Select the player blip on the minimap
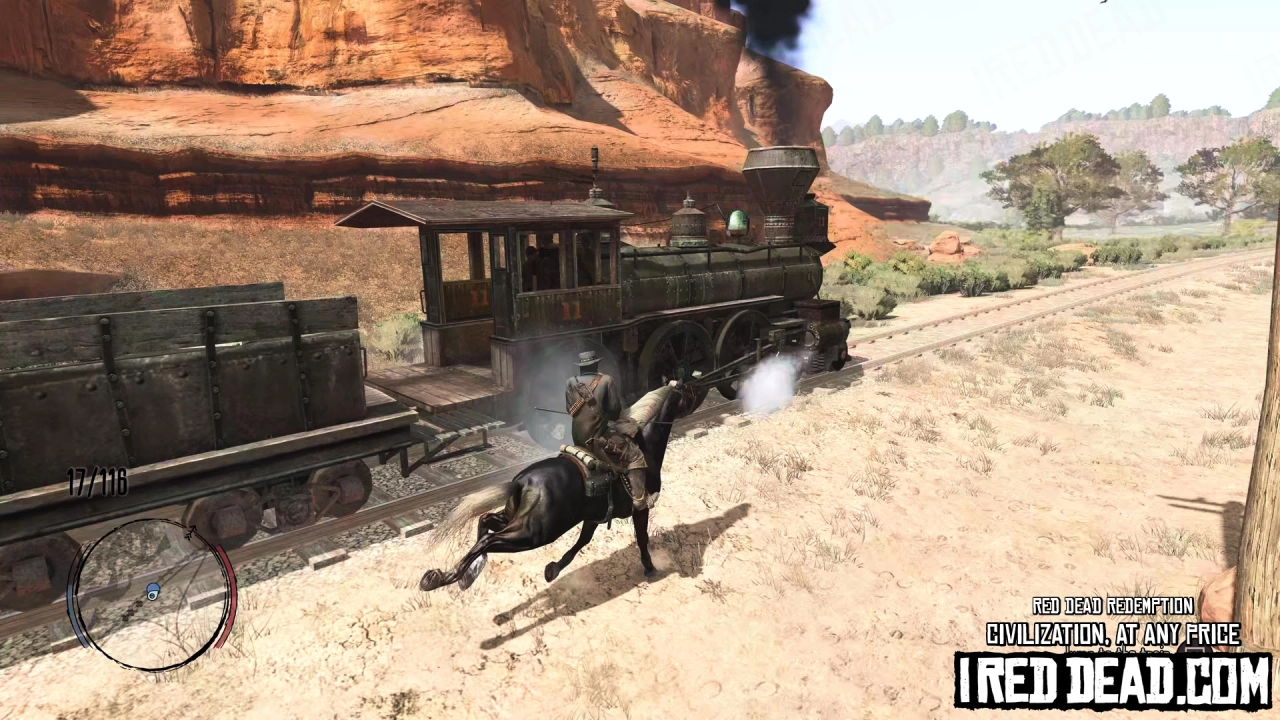1280x720 pixels. pos(152,592)
